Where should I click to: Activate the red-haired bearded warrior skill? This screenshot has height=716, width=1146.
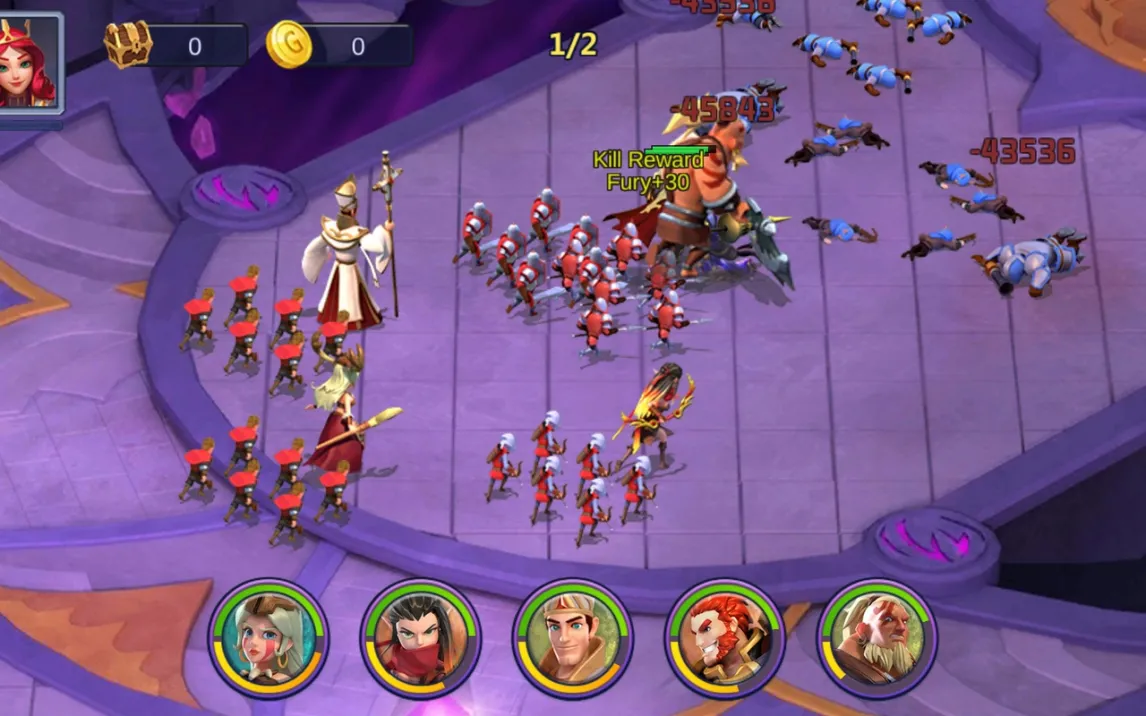[726, 638]
